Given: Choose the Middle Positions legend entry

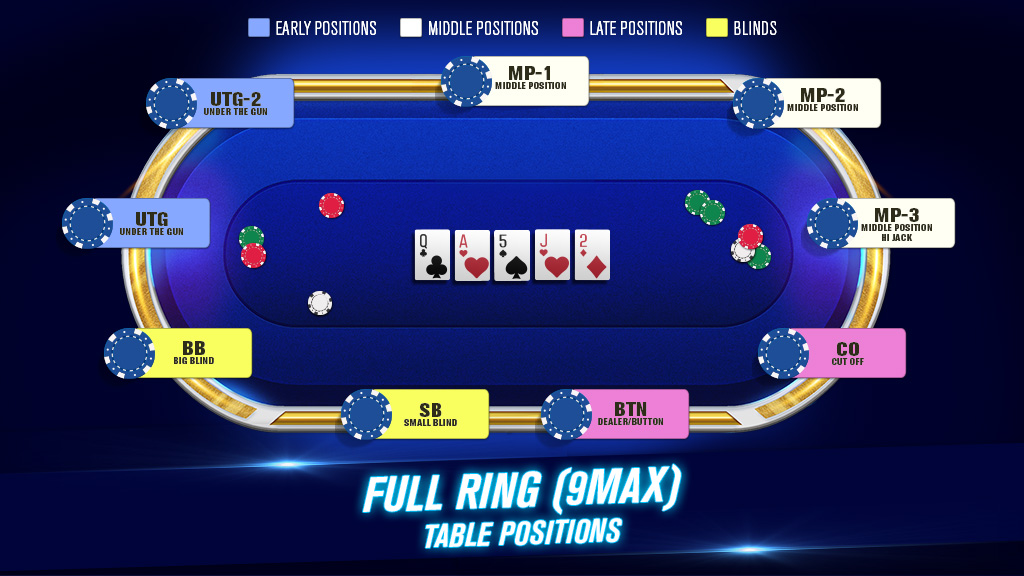Looking at the screenshot, I should coord(470,28).
